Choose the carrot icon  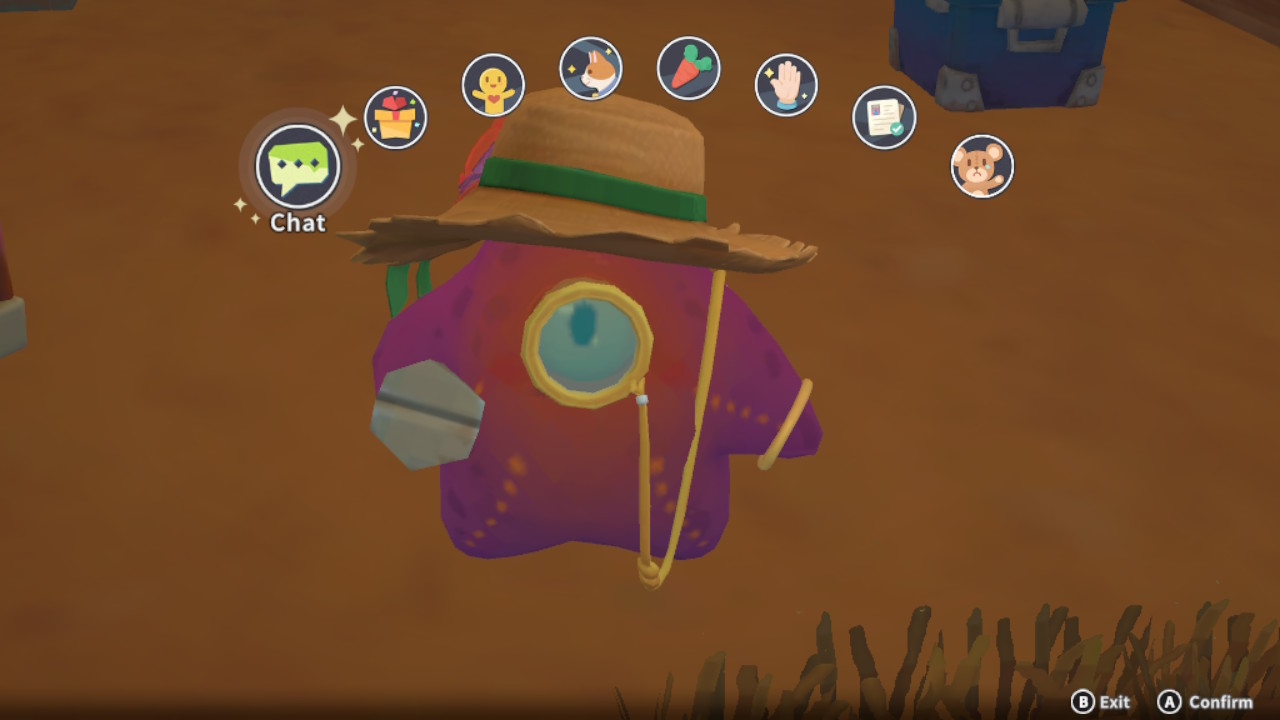coord(688,68)
